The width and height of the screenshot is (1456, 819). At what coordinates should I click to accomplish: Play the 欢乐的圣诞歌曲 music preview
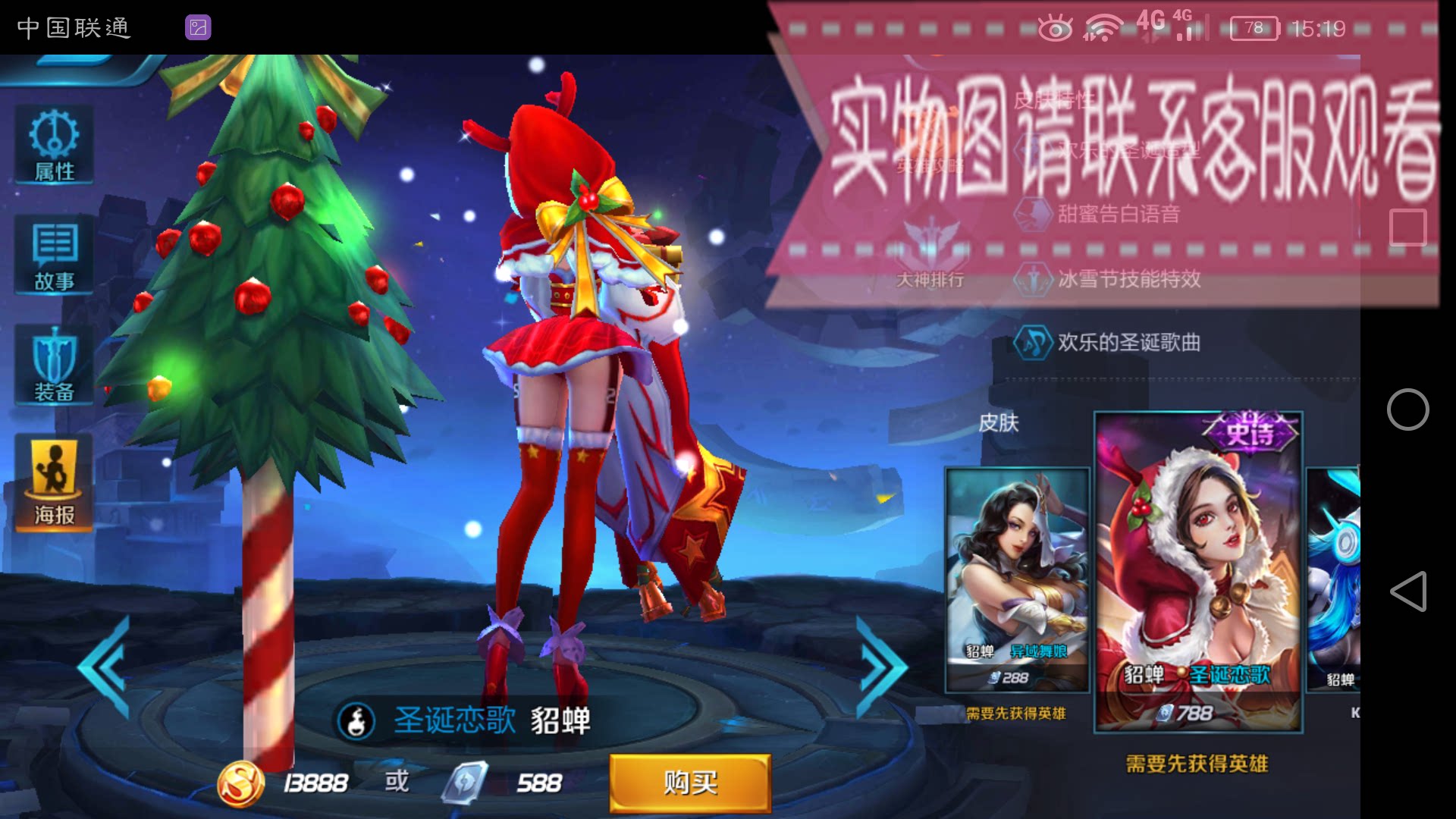coord(1031,343)
